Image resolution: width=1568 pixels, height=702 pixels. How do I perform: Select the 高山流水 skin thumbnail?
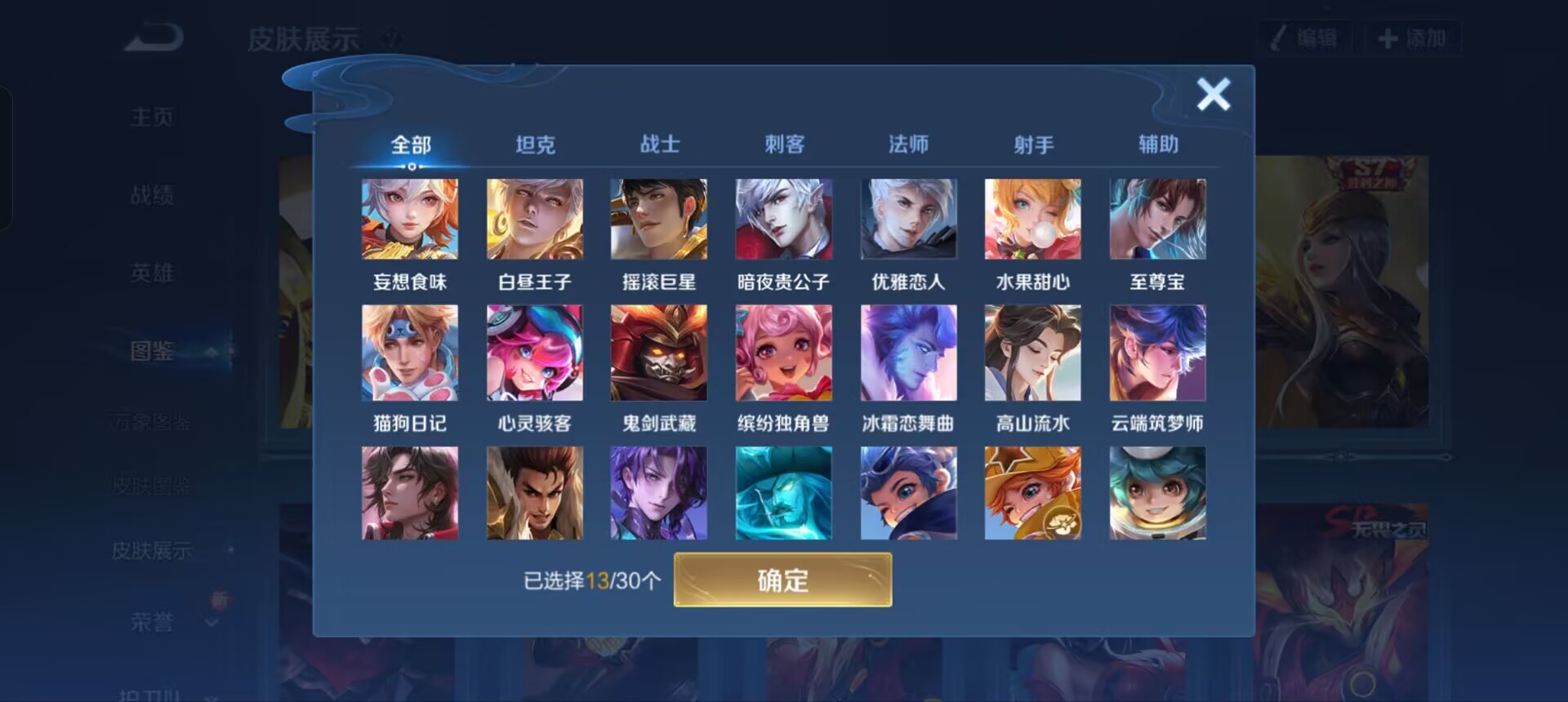pyautogui.click(x=1032, y=352)
